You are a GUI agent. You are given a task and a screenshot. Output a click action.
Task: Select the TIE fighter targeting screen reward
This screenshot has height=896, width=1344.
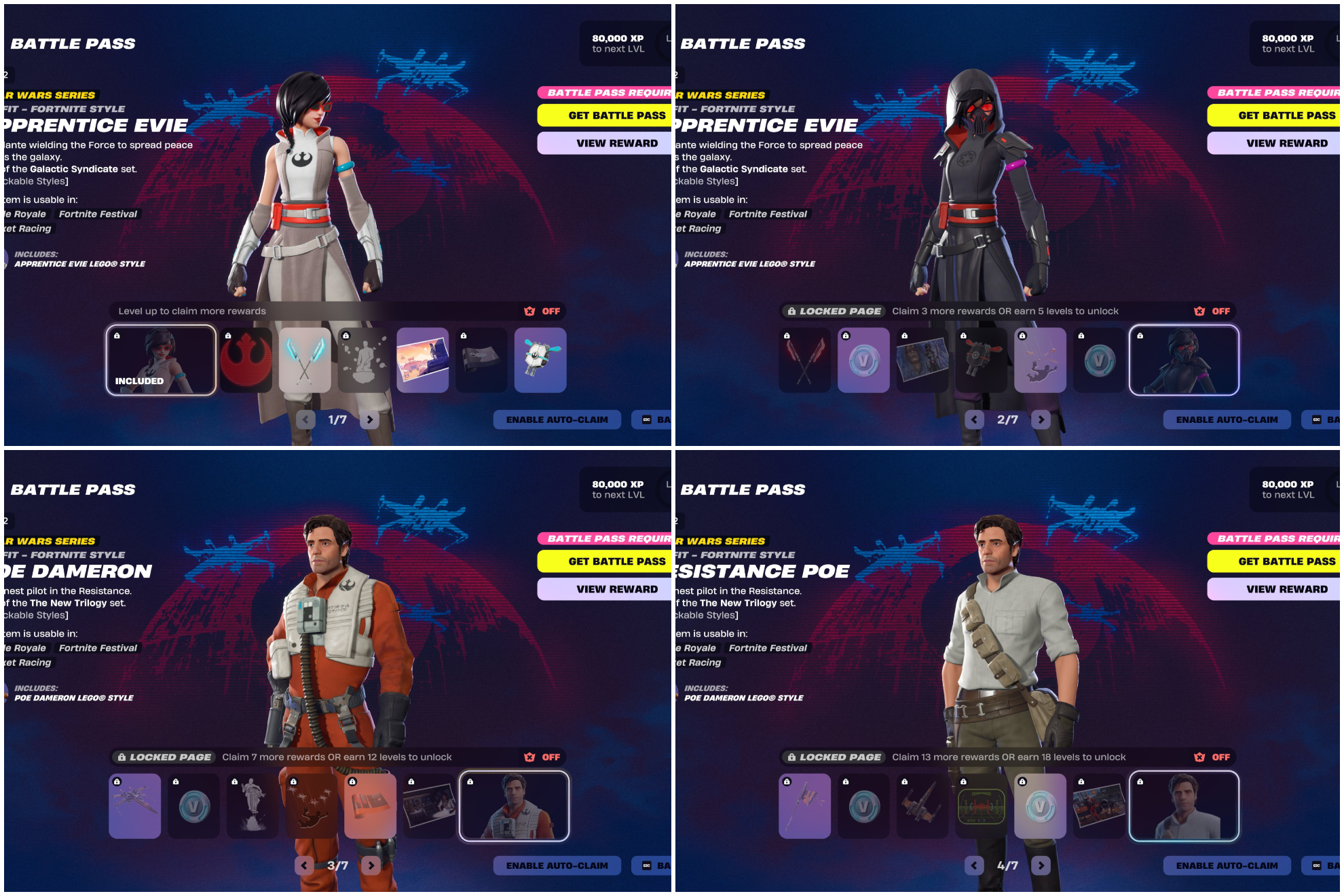[981, 806]
